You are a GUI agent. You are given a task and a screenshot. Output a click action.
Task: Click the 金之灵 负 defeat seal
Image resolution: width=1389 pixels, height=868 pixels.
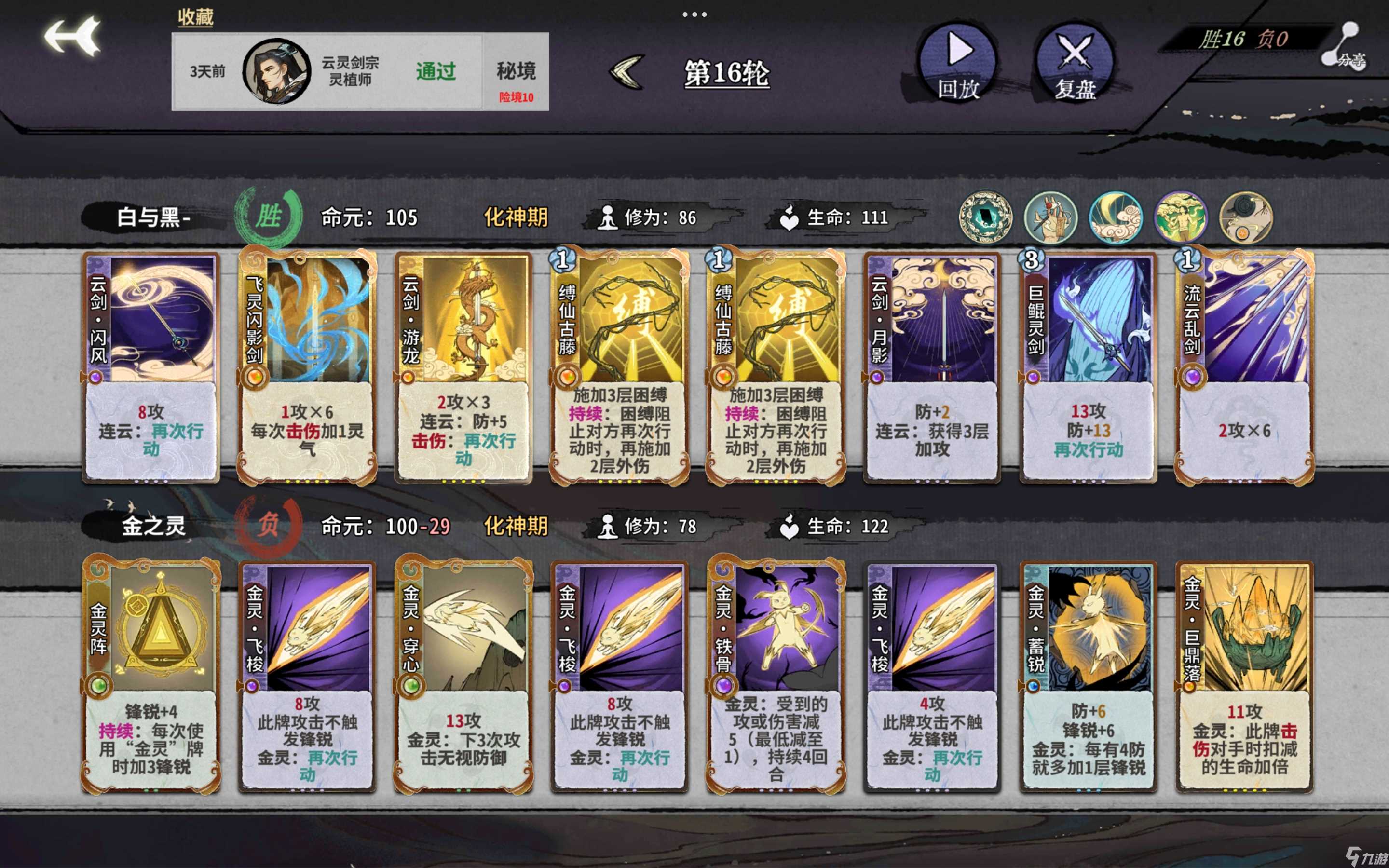tap(269, 524)
